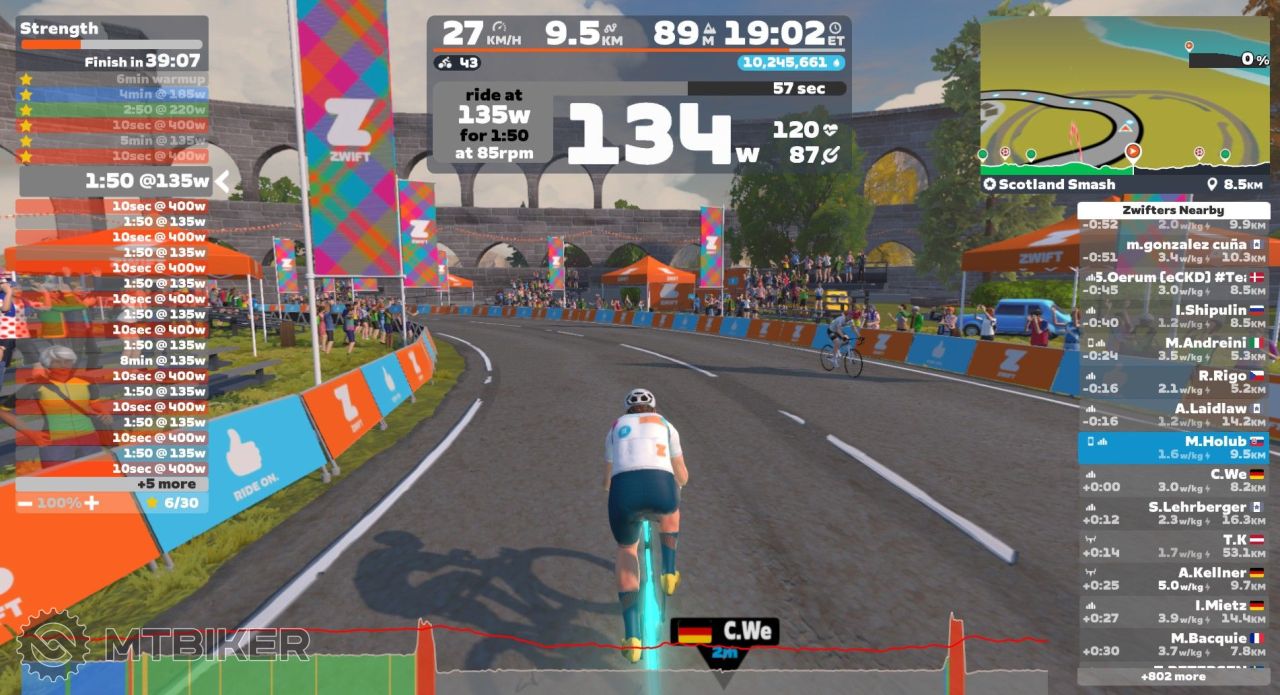The height and width of the screenshot is (695, 1280).
Task: Show the "+802 more" nearby Zwifters
Action: click(x=1173, y=677)
